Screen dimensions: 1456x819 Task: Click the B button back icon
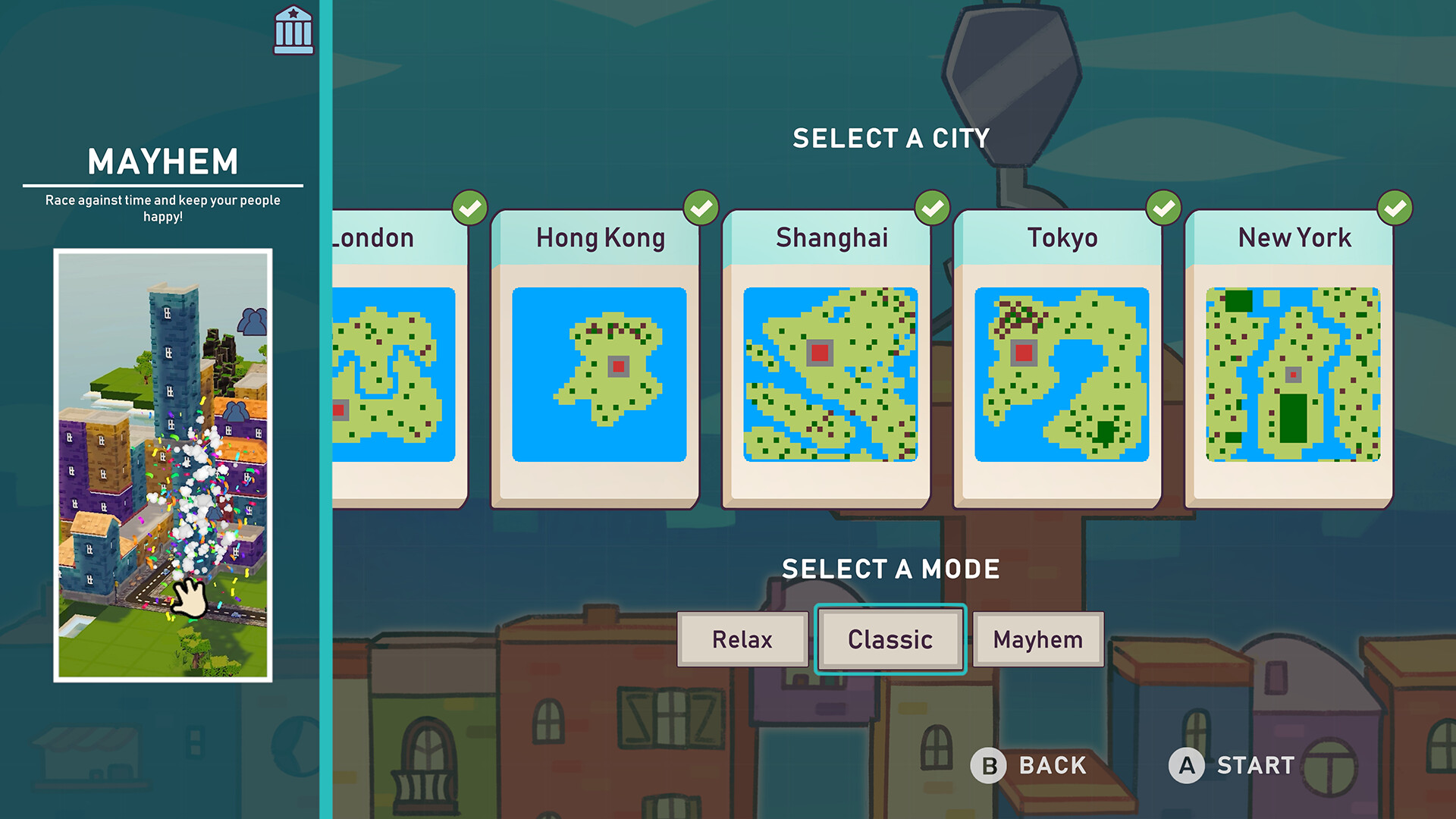coord(988,766)
